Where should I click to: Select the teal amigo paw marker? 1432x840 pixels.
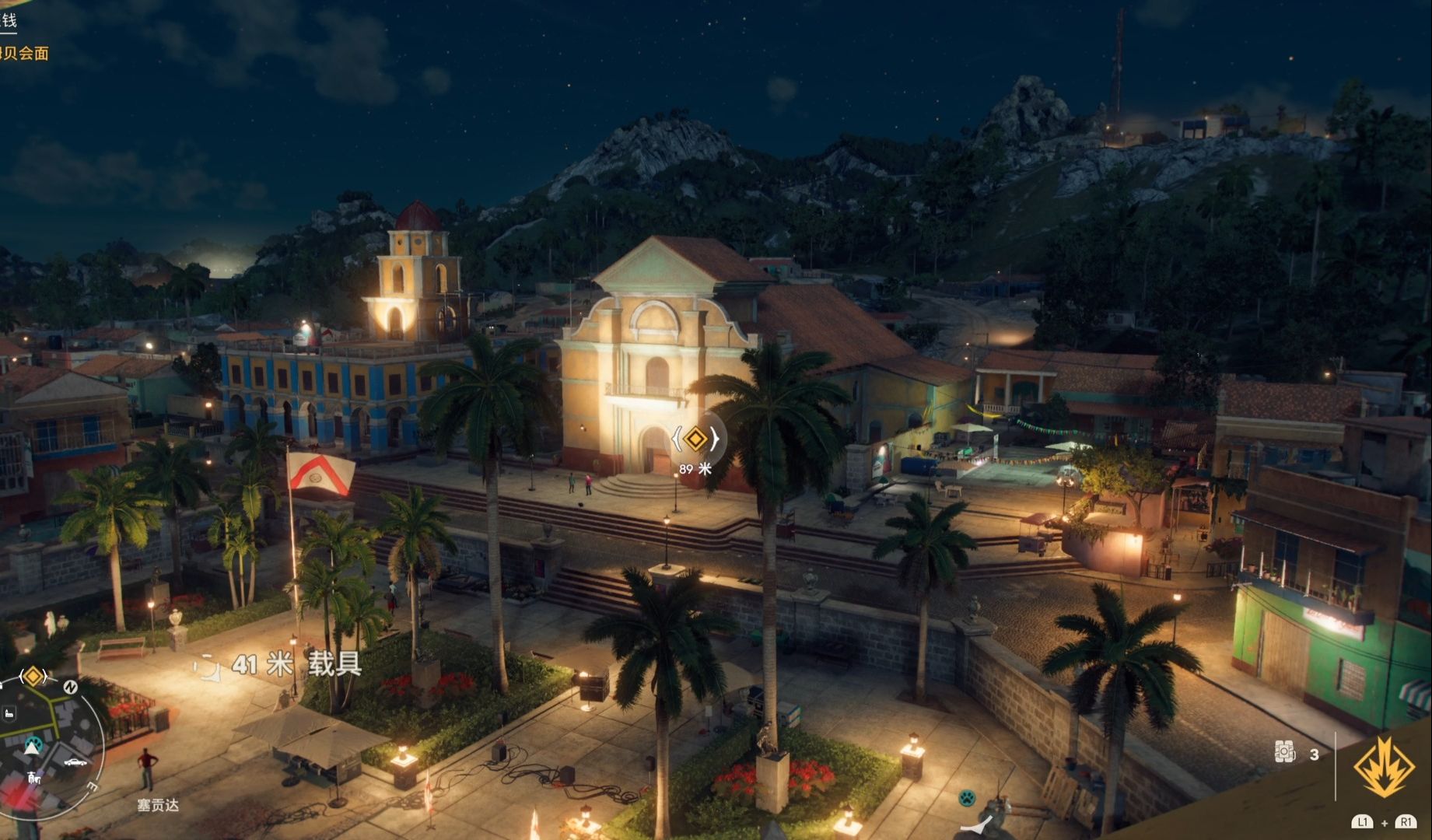click(x=967, y=798)
